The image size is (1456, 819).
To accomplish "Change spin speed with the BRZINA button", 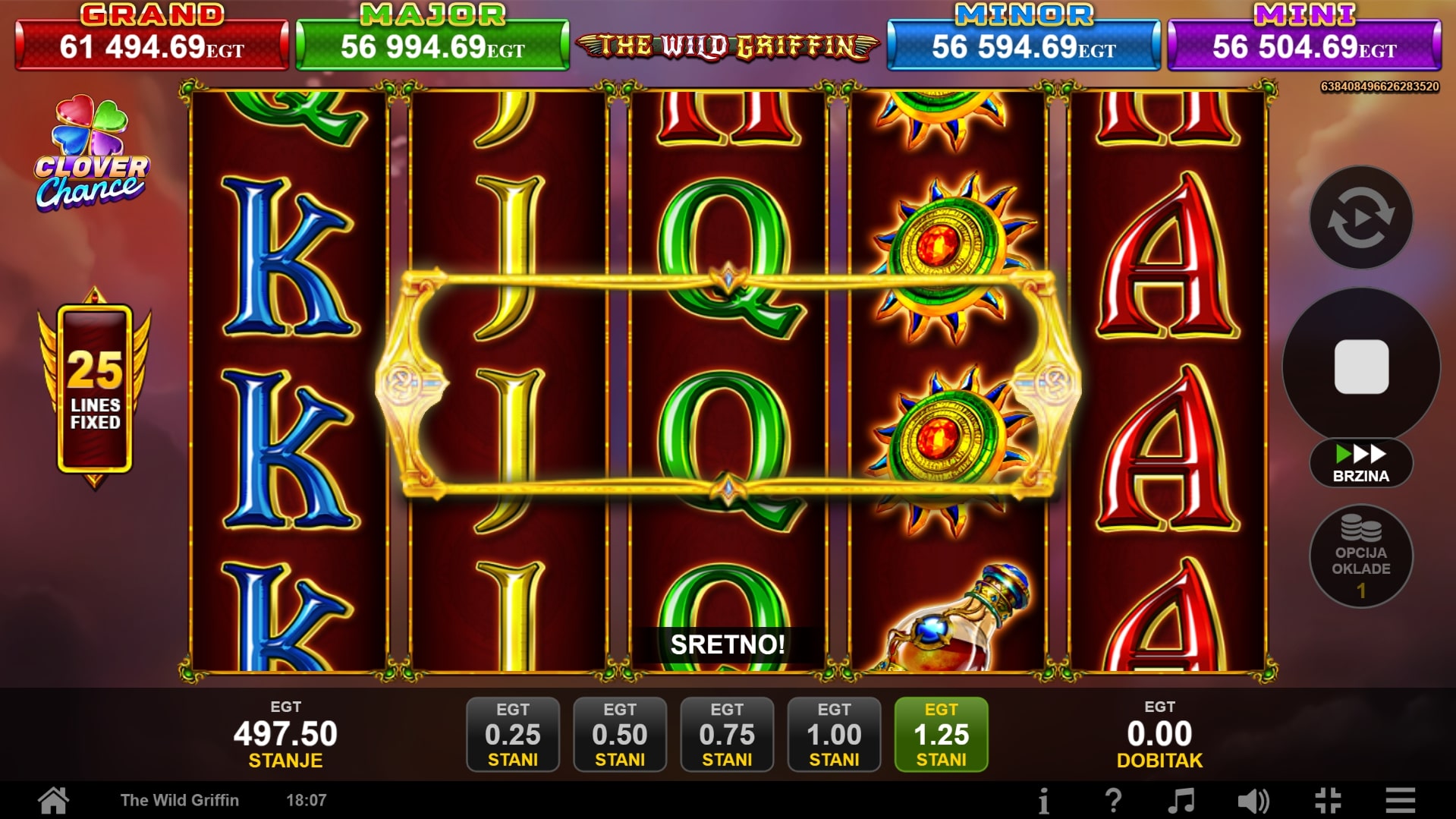I will point(1361,463).
